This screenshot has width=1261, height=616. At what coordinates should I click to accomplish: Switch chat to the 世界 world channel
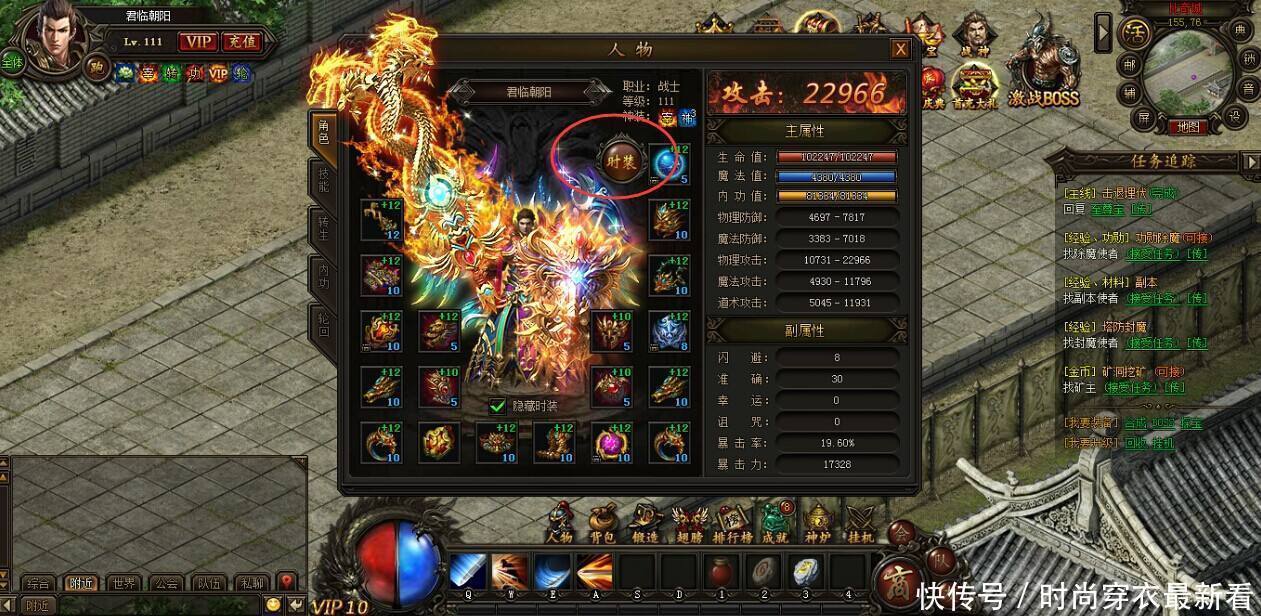(x=124, y=583)
